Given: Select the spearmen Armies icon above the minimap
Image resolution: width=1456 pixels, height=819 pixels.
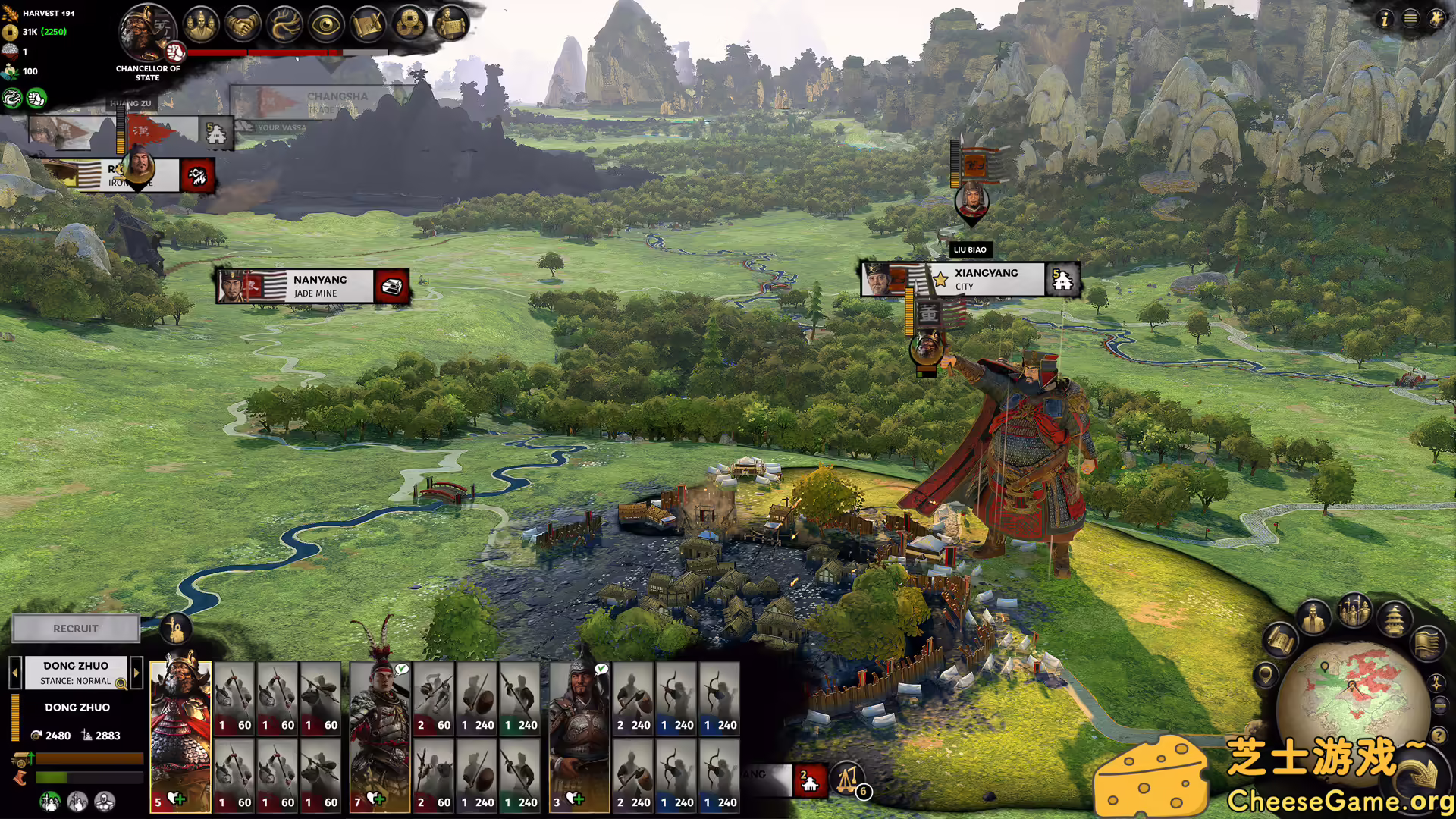Looking at the screenshot, I should click(1354, 612).
